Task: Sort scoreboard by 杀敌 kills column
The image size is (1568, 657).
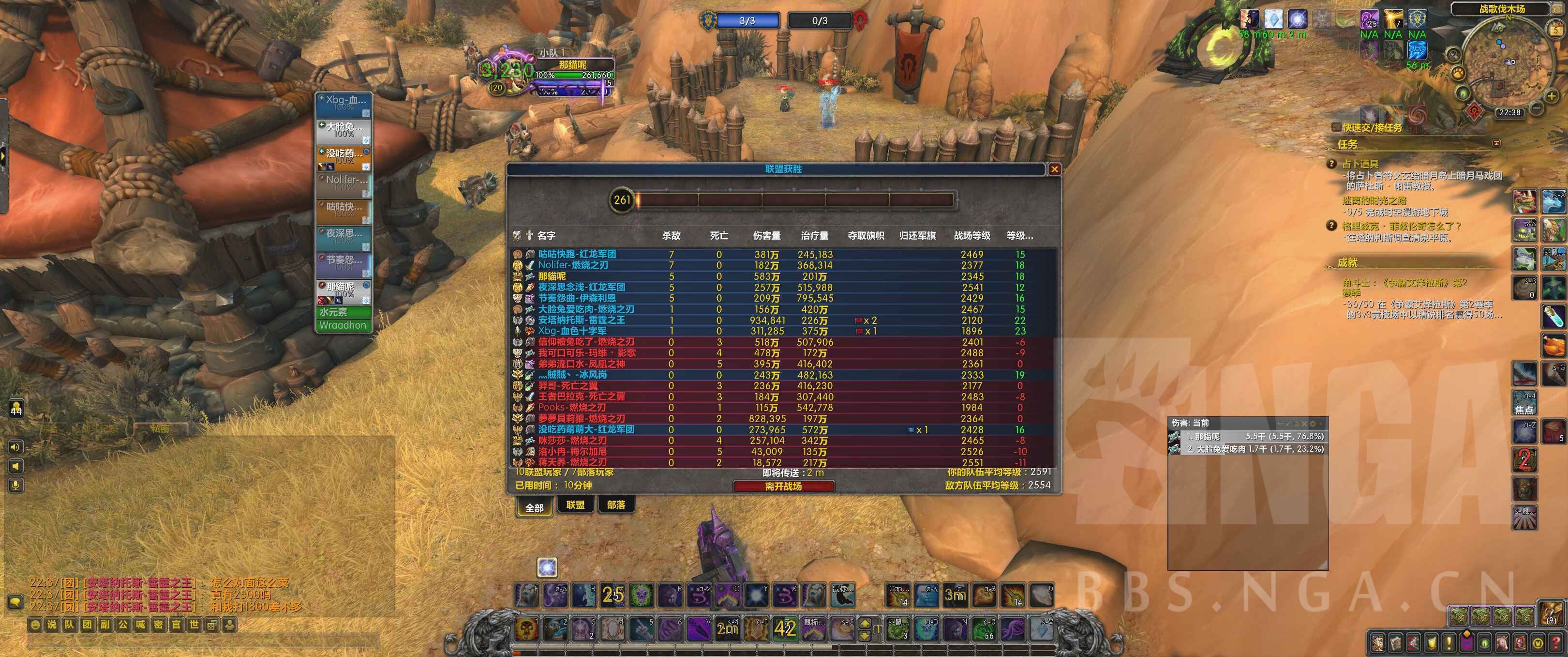Action: pyautogui.click(x=671, y=236)
